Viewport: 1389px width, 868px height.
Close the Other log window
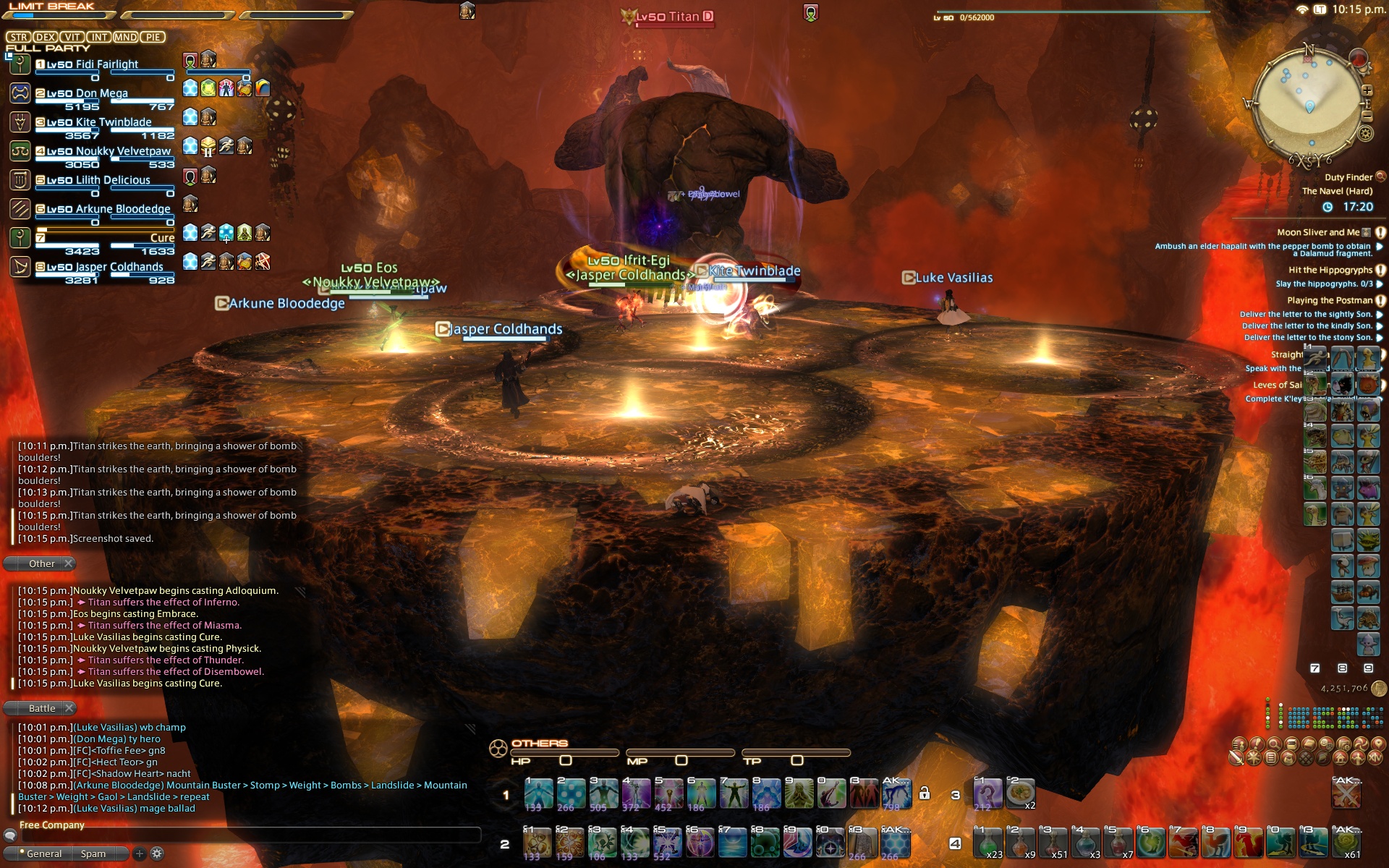[69, 563]
